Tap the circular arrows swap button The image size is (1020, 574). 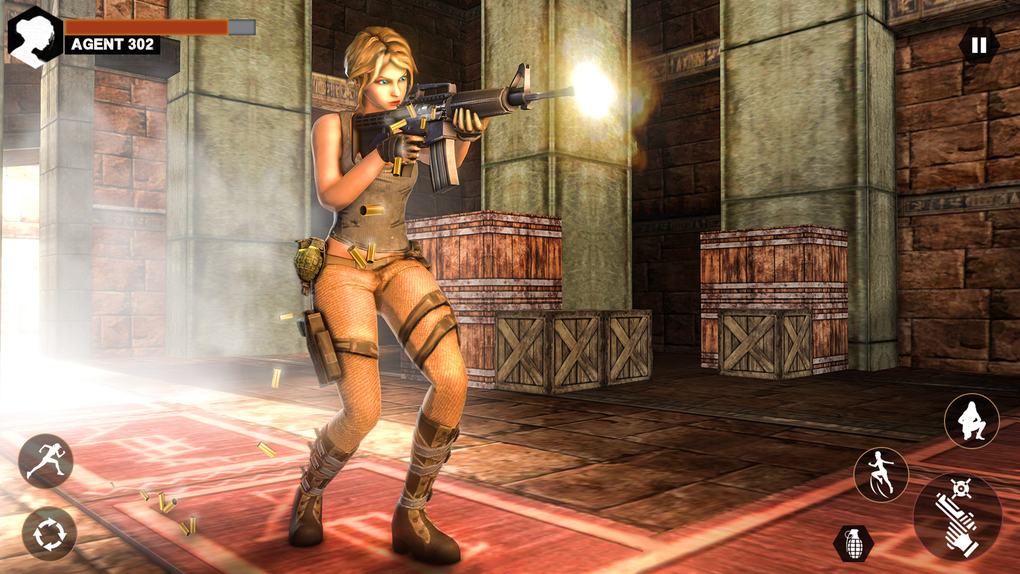49,533
